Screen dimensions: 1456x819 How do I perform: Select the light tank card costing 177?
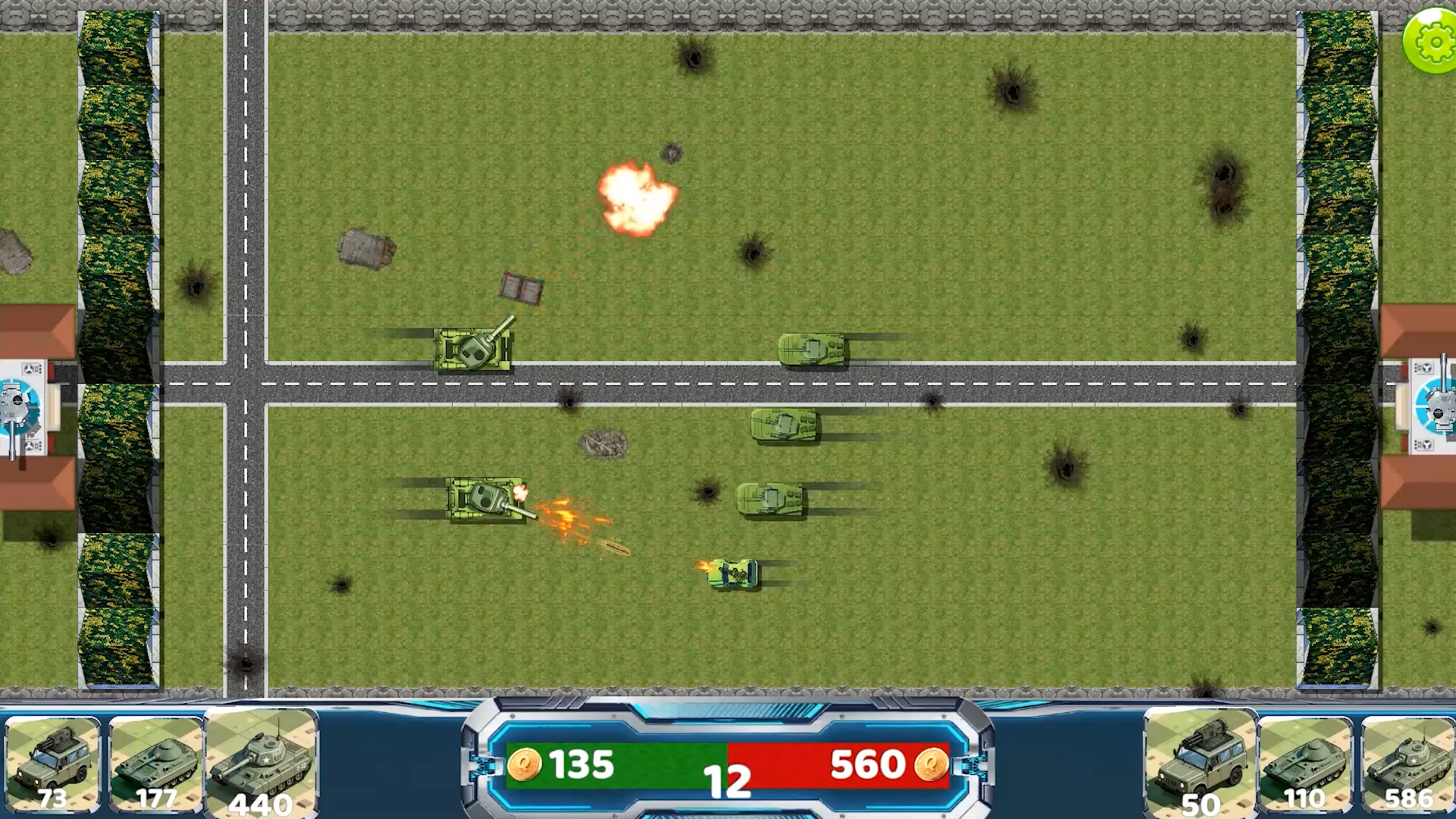[157, 762]
